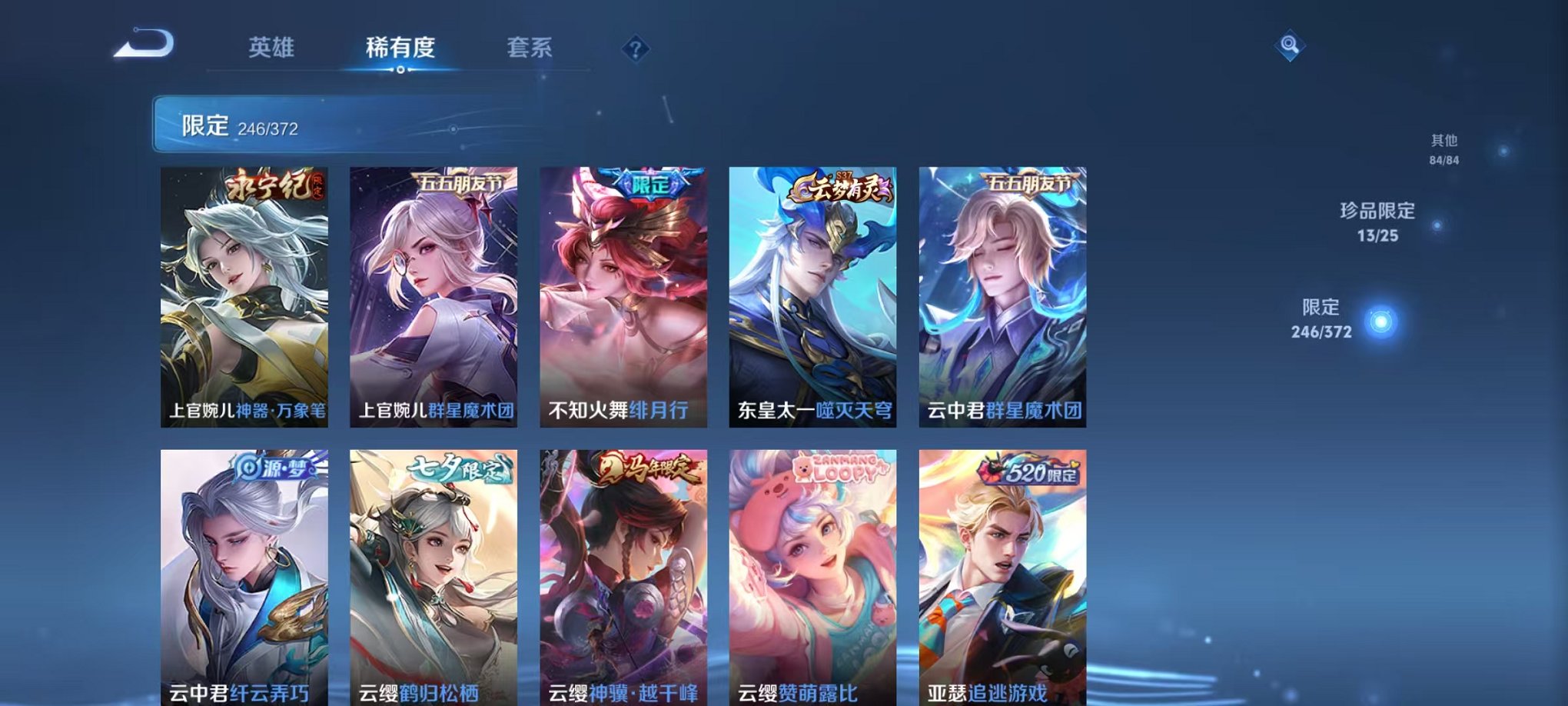Click the back arrow at top left
This screenshot has height=706, width=1568.
click(x=142, y=45)
